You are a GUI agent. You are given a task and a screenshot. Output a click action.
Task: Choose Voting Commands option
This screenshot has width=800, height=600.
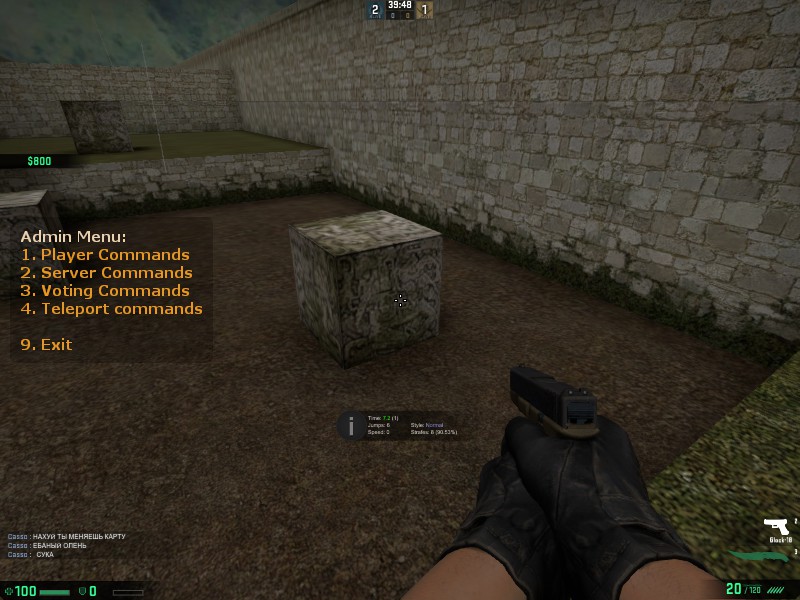105,291
